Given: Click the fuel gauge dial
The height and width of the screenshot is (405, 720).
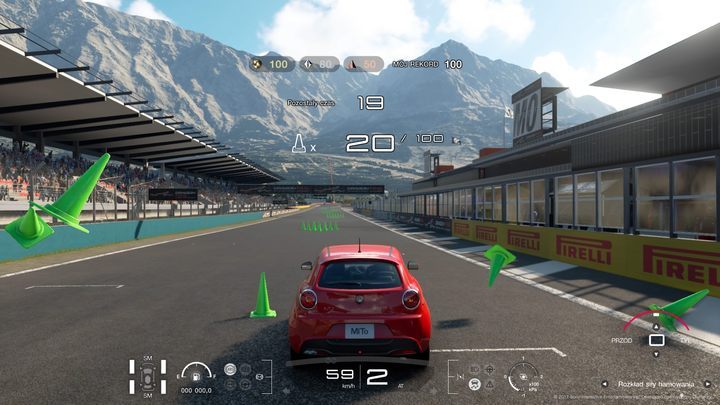Looking at the screenshot, I should [x=195, y=374].
